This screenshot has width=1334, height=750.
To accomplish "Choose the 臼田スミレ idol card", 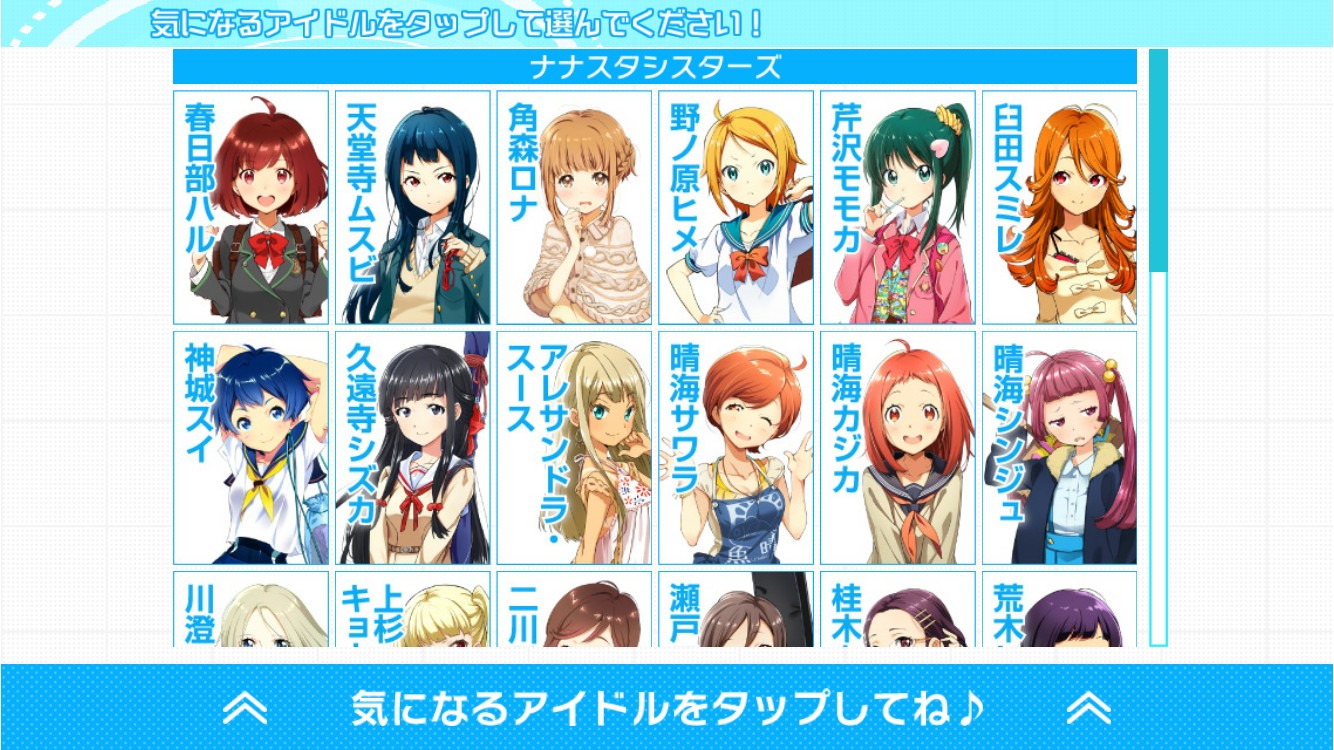I will [x=1060, y=208].
